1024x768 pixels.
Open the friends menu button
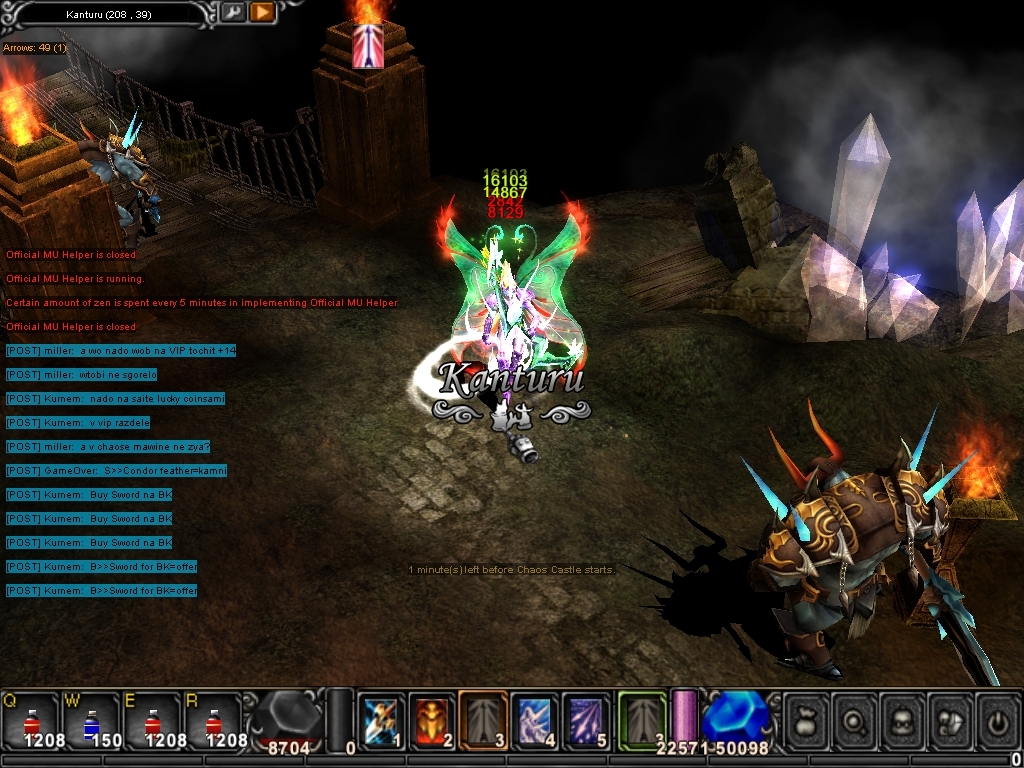(951, 720)
